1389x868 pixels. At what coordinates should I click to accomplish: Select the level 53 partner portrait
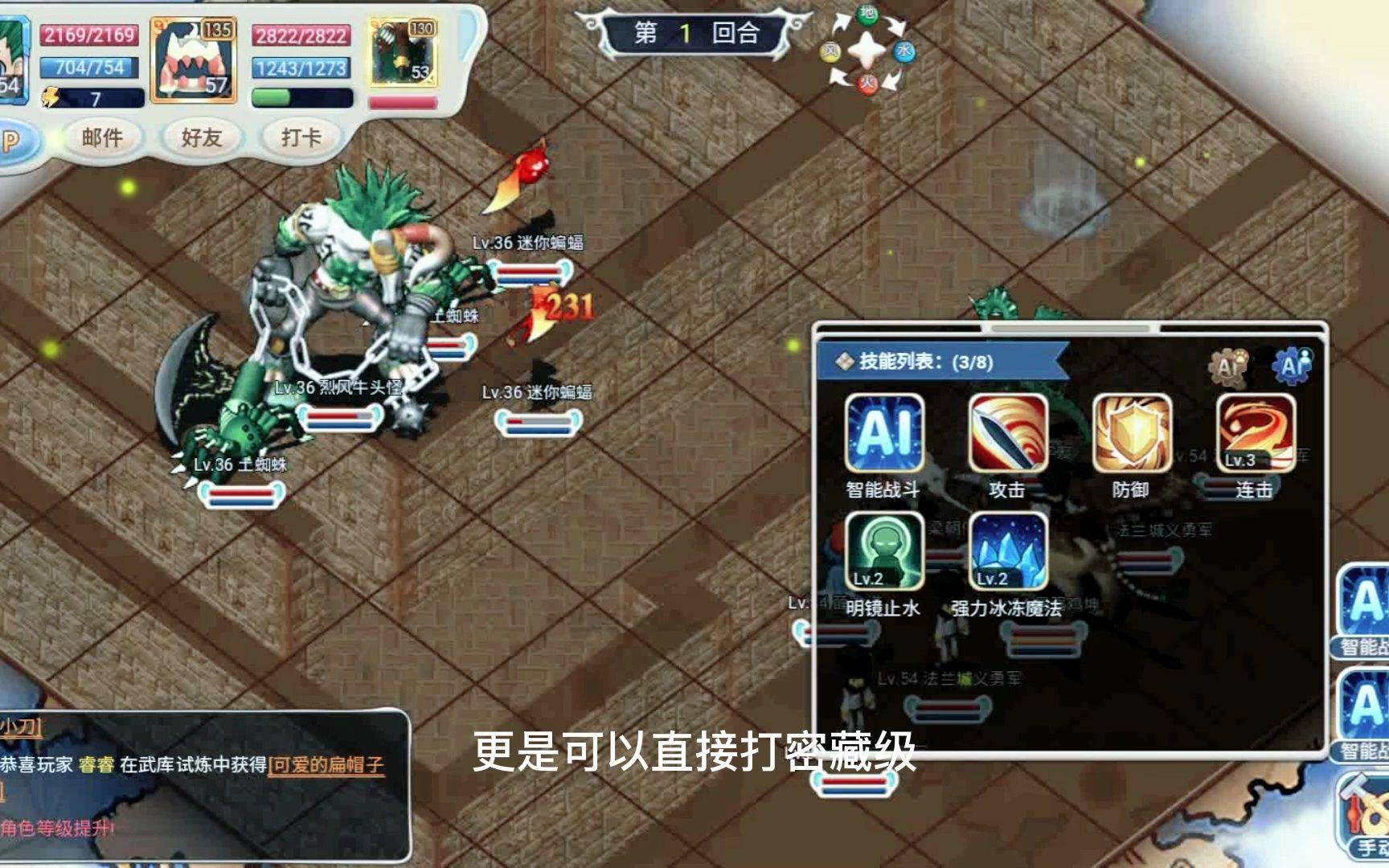[404, 55]
